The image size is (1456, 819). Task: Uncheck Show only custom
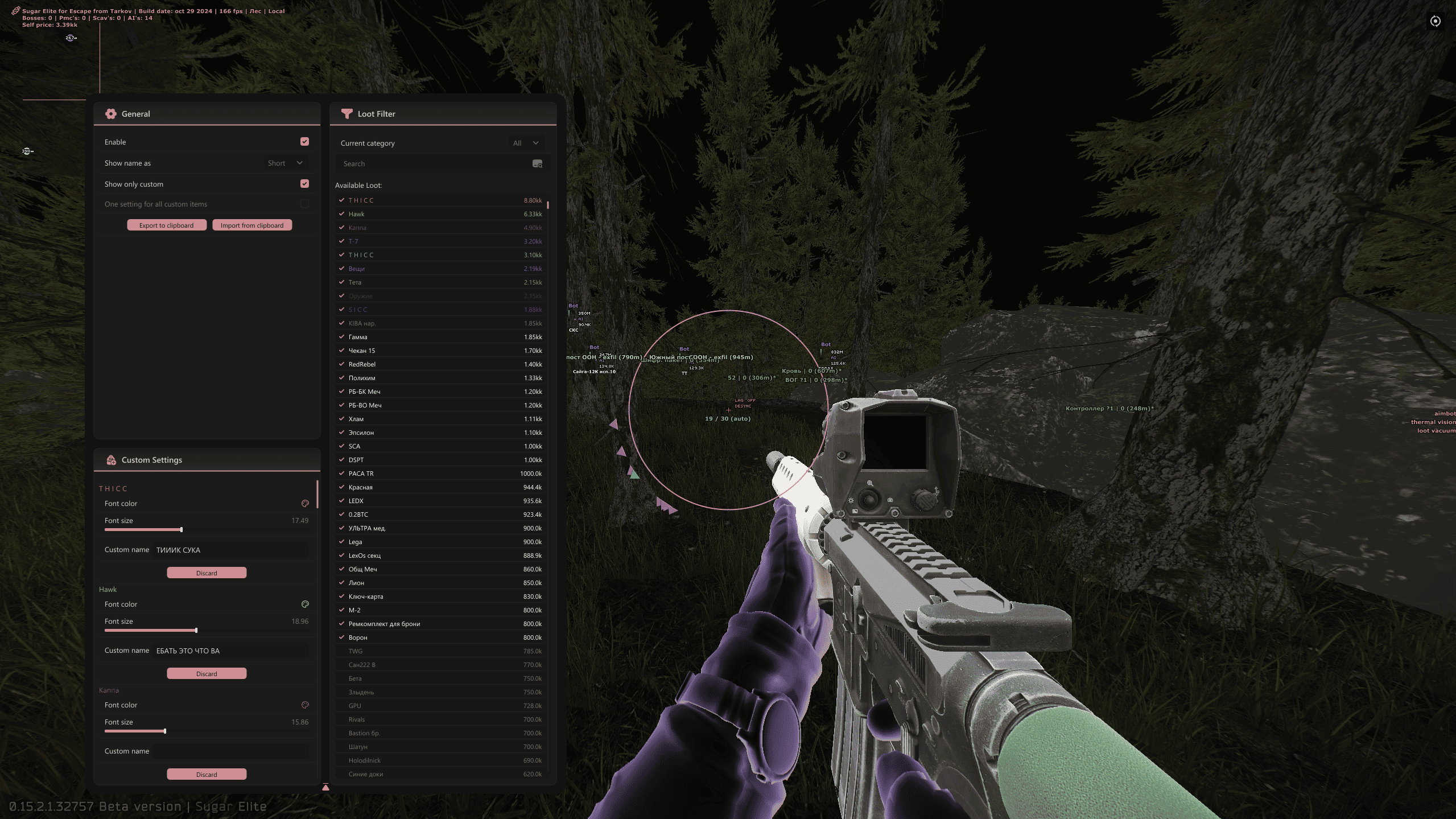304,183
